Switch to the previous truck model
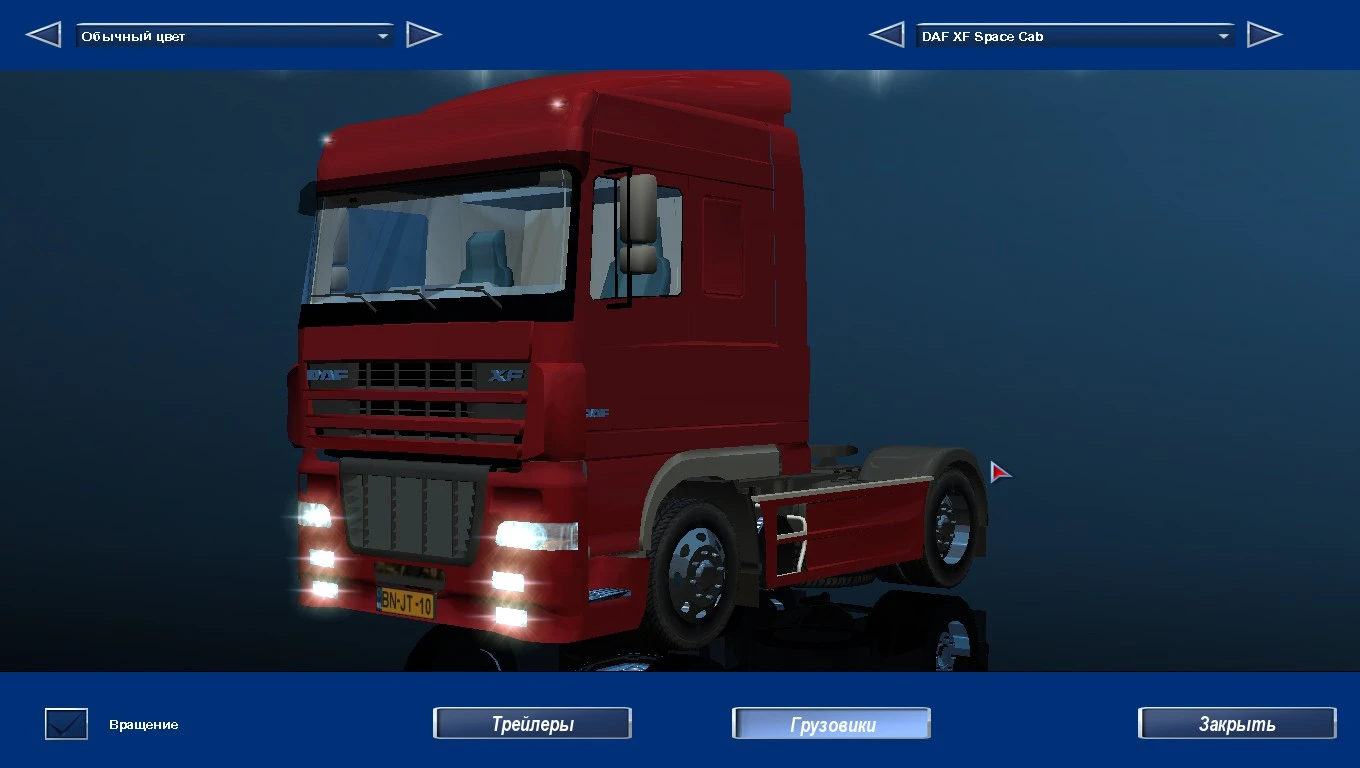 886,33
